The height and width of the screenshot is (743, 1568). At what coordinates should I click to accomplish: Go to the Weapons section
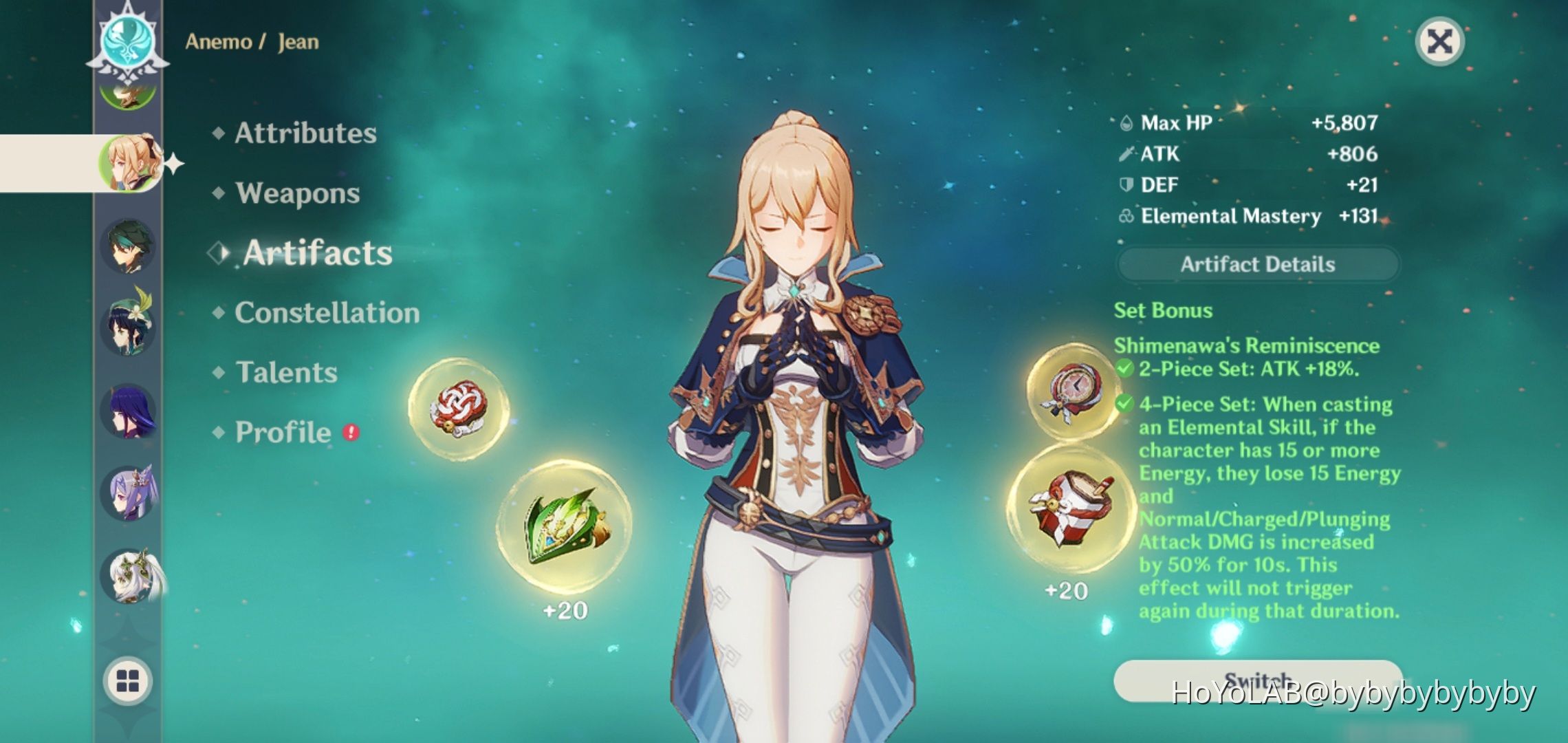tap(297, 193)
